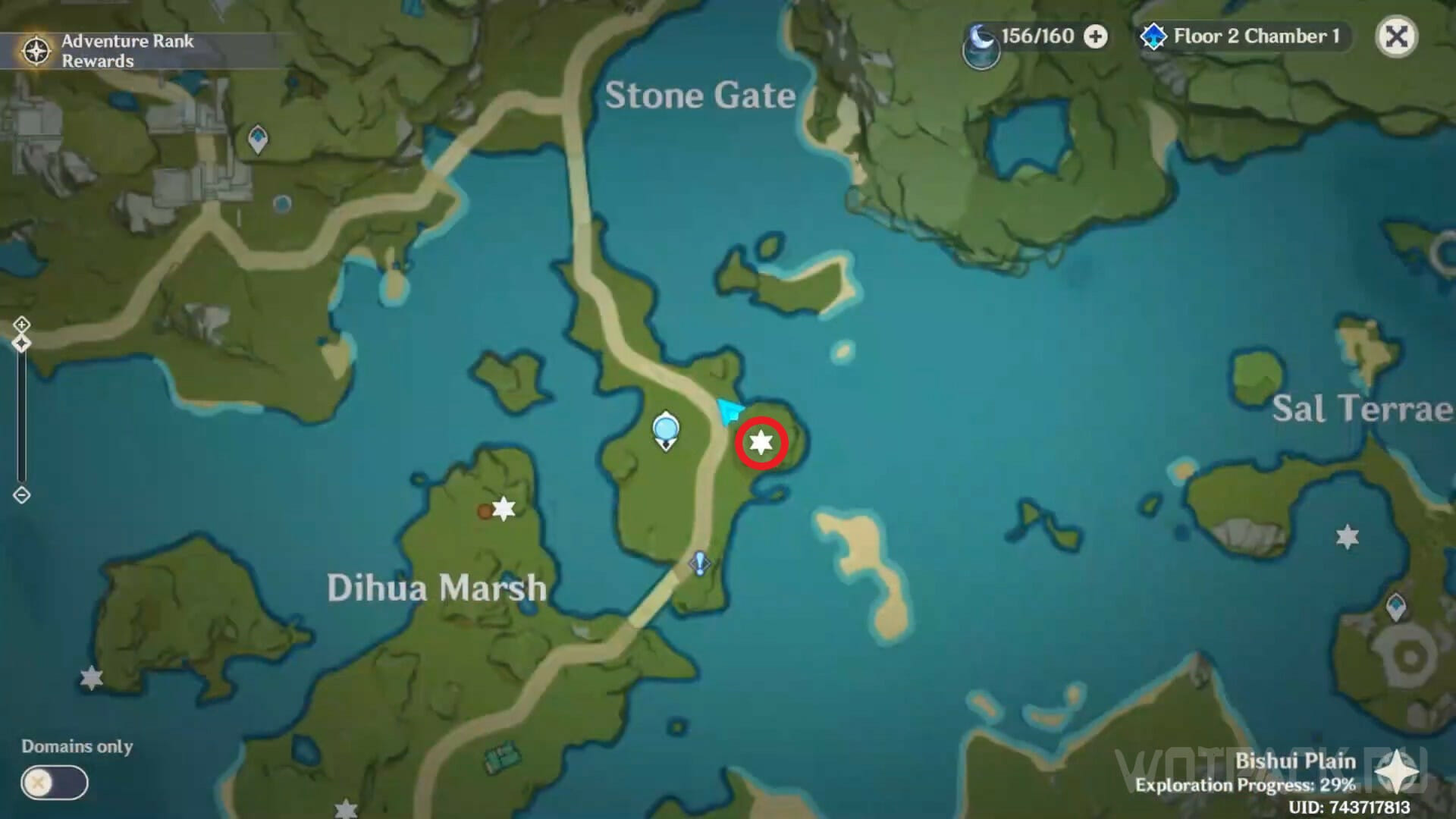Add Original Resin with the plus button
The width and height of the screenshot is (1456, 819).
[1095, 36]
